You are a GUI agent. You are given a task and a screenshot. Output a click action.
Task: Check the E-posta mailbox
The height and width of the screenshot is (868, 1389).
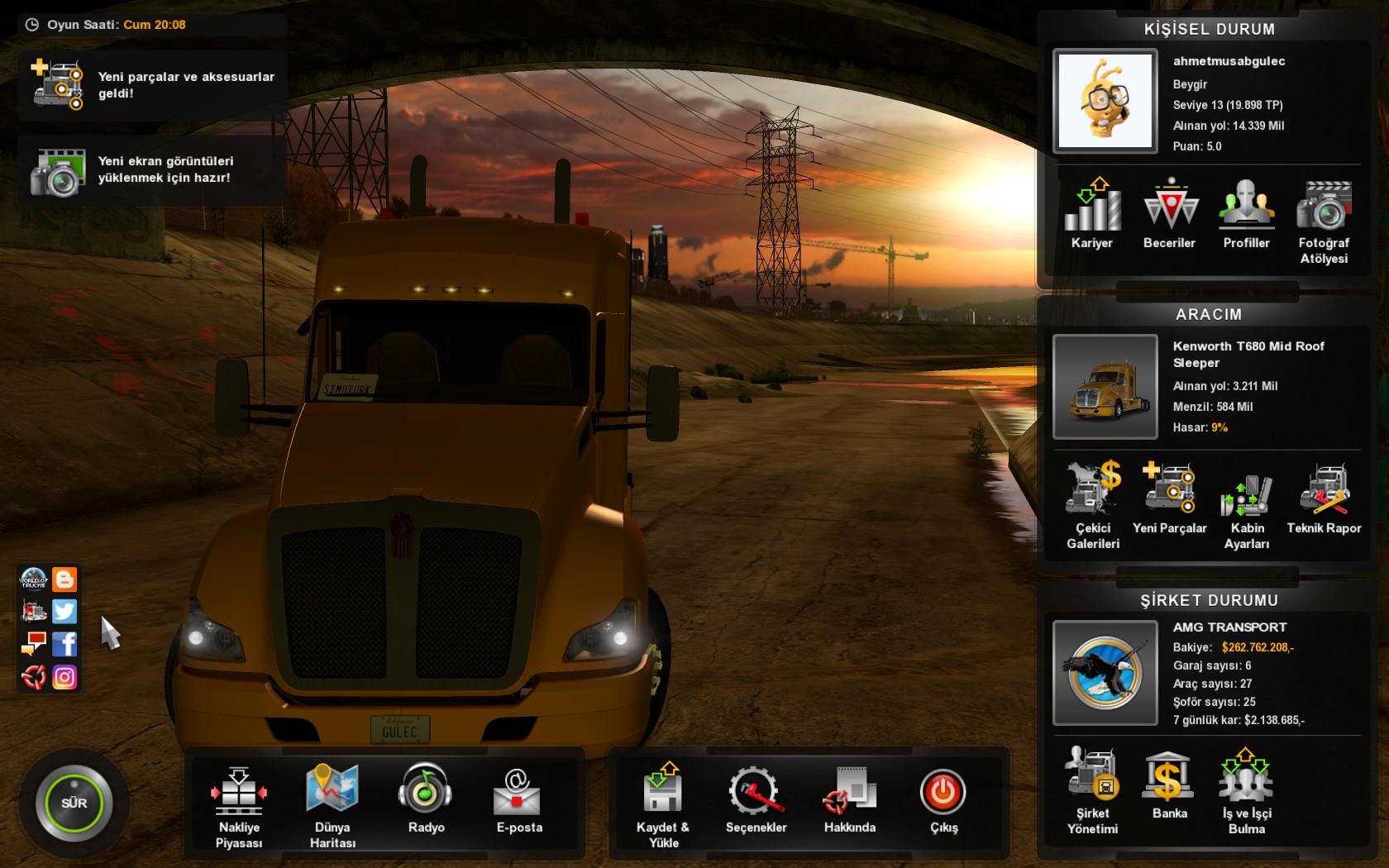pyautogui.click(x=518, y=798)
